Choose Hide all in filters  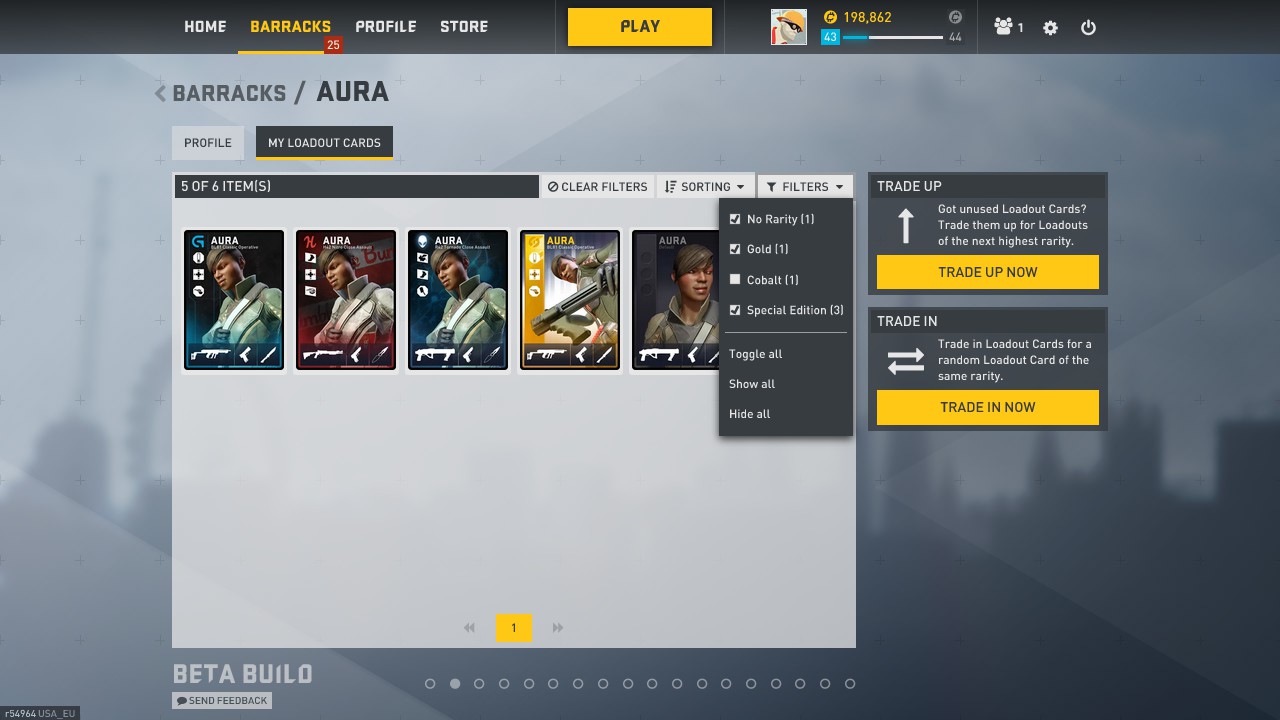tap(749, 414)
